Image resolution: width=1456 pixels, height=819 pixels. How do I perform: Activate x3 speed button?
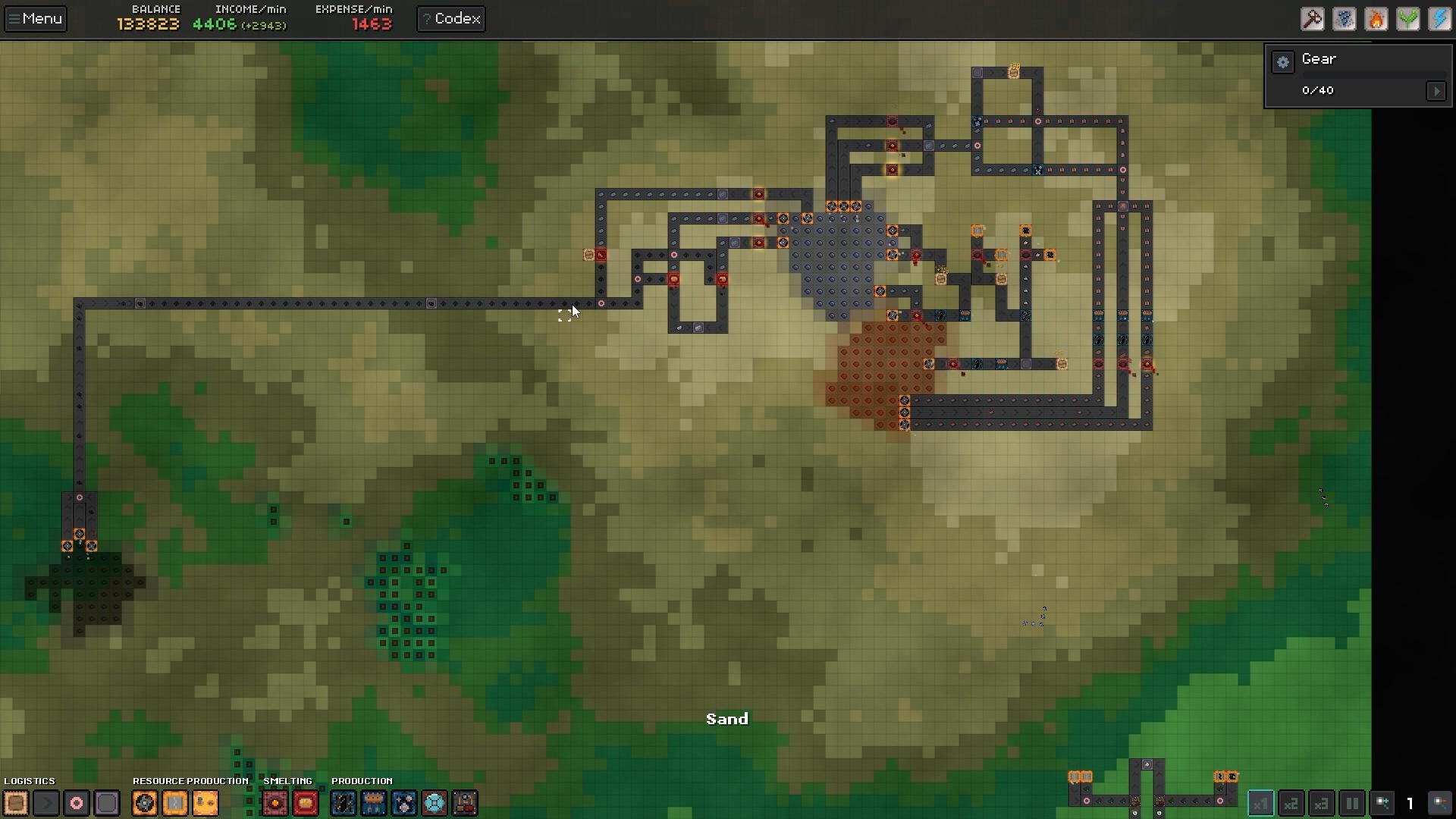pos(1321,804)
